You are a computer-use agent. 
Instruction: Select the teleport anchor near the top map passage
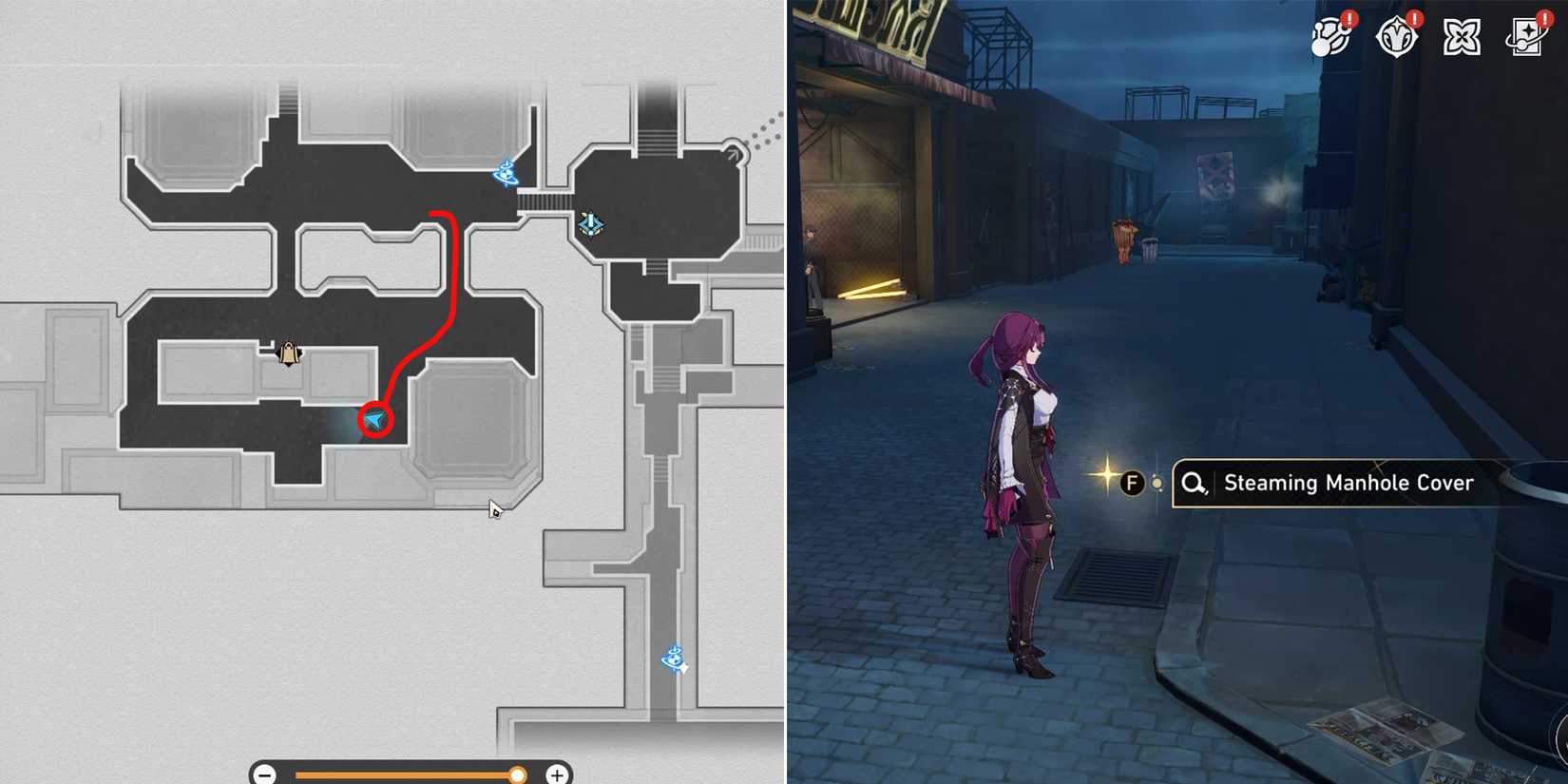(507, 171)
